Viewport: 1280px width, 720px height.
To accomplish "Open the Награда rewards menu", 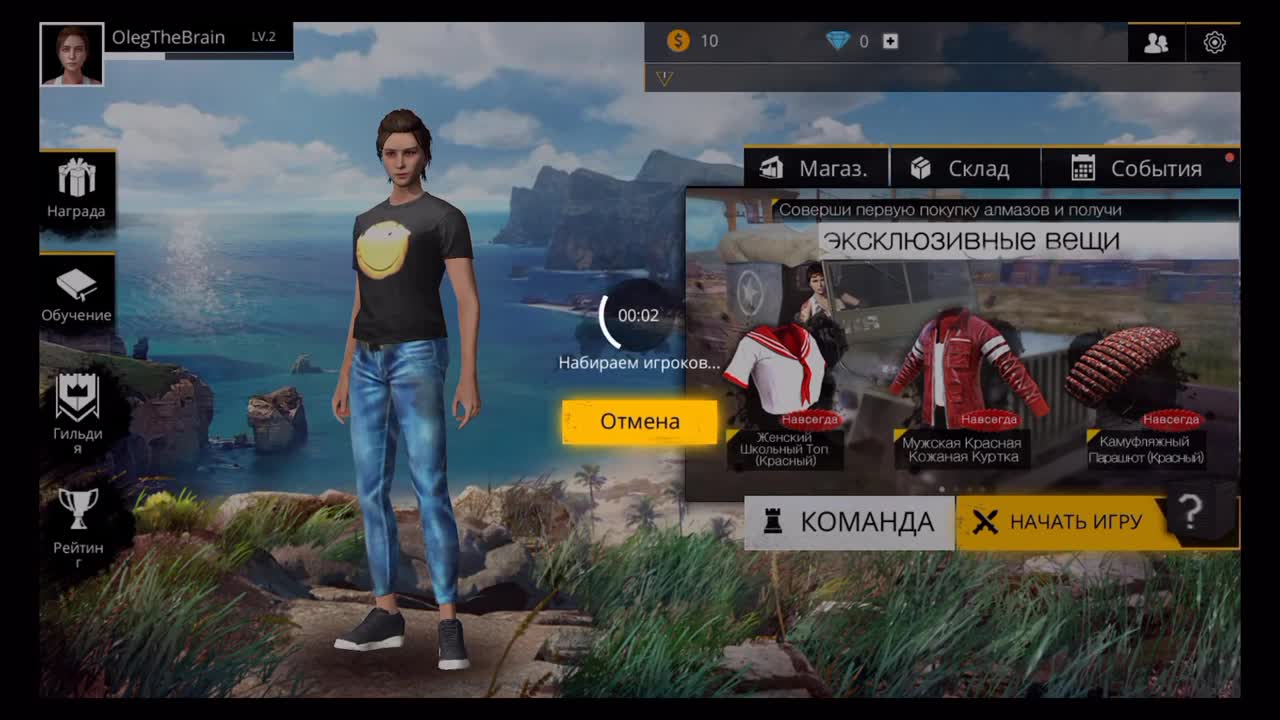I will 77,189.
